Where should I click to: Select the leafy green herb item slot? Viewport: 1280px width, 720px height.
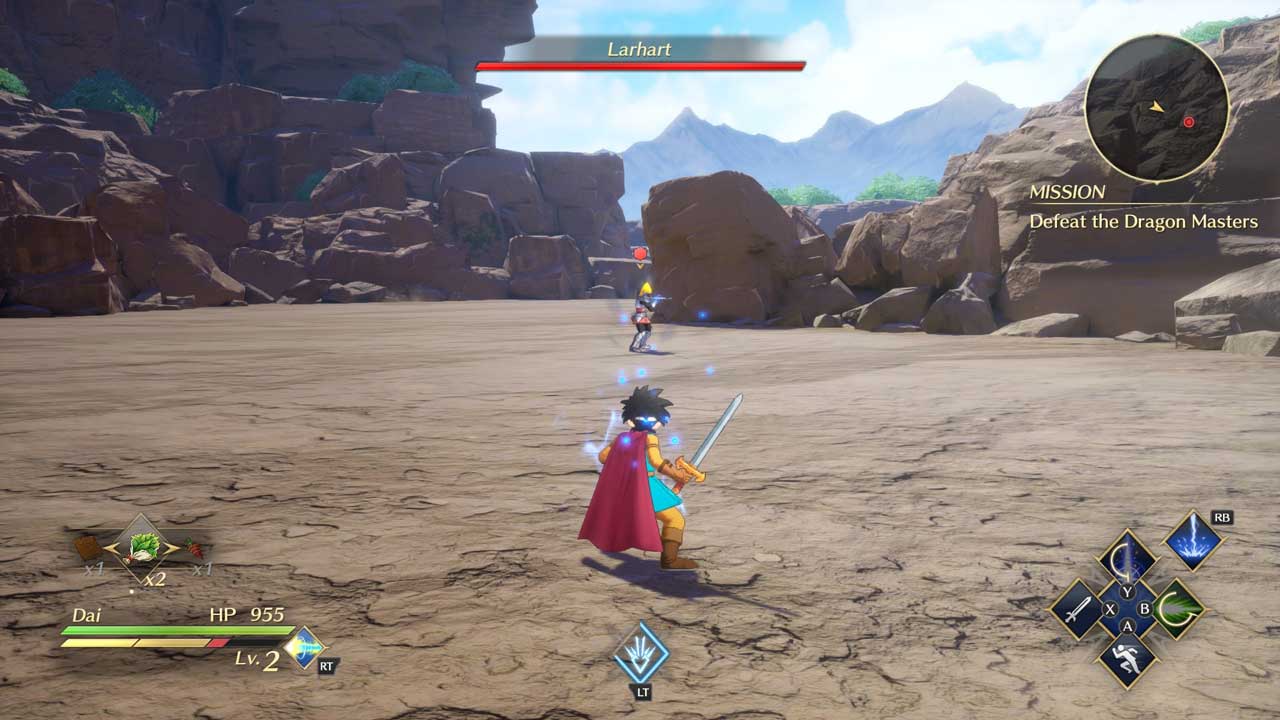(144, 547)
